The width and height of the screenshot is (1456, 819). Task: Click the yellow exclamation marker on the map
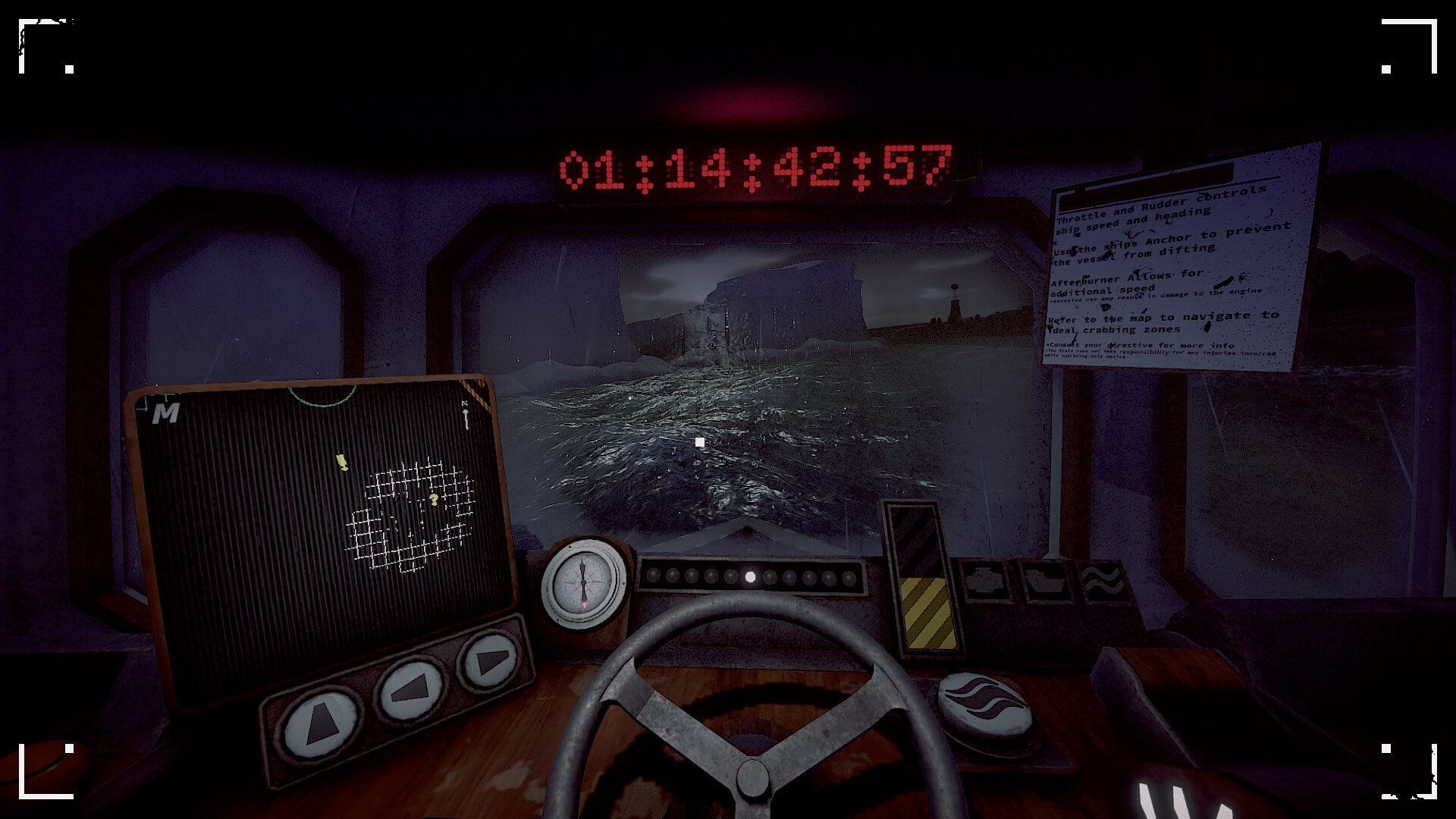(x=341, y=463)
